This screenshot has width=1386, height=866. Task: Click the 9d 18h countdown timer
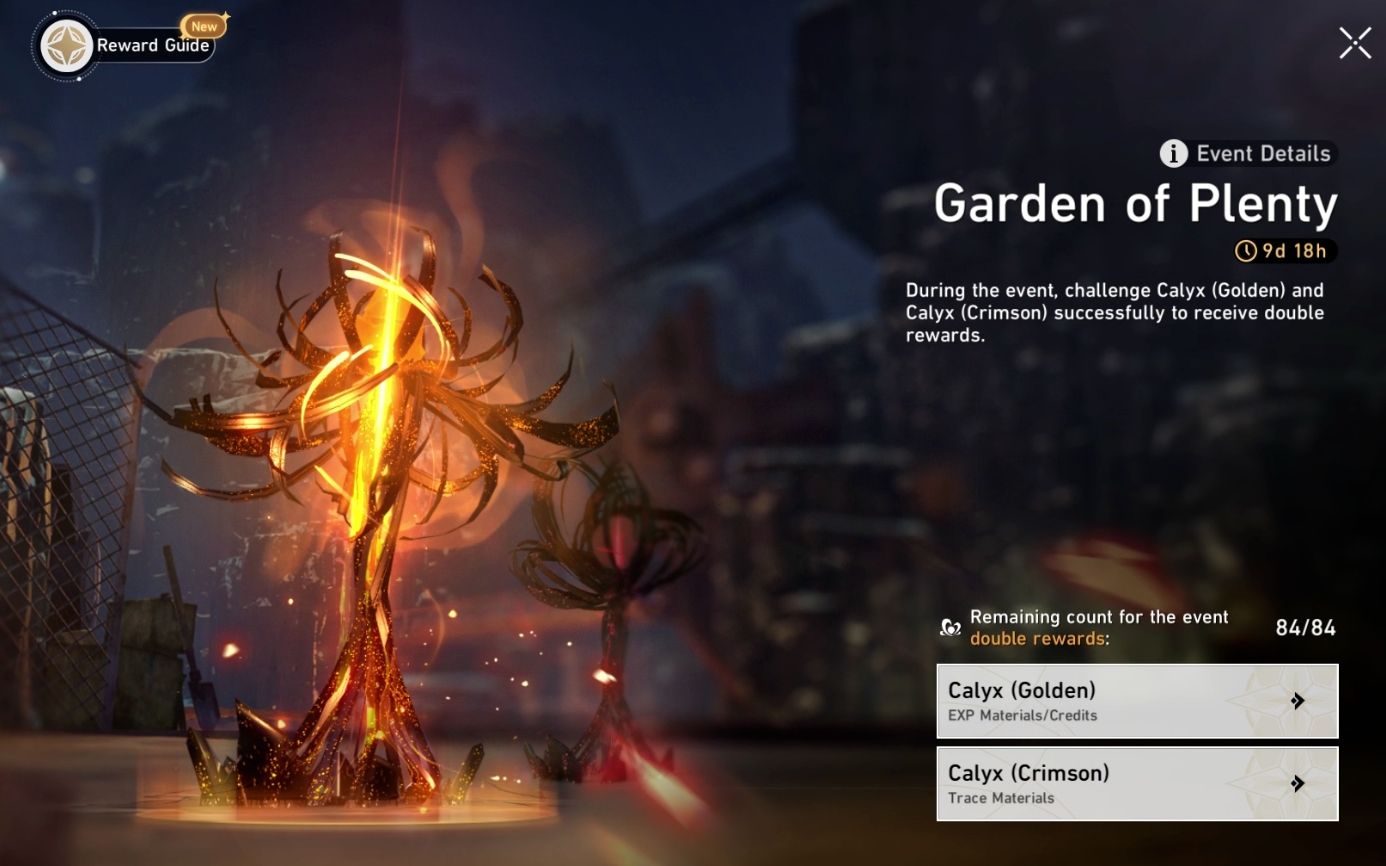[1287, 251]
